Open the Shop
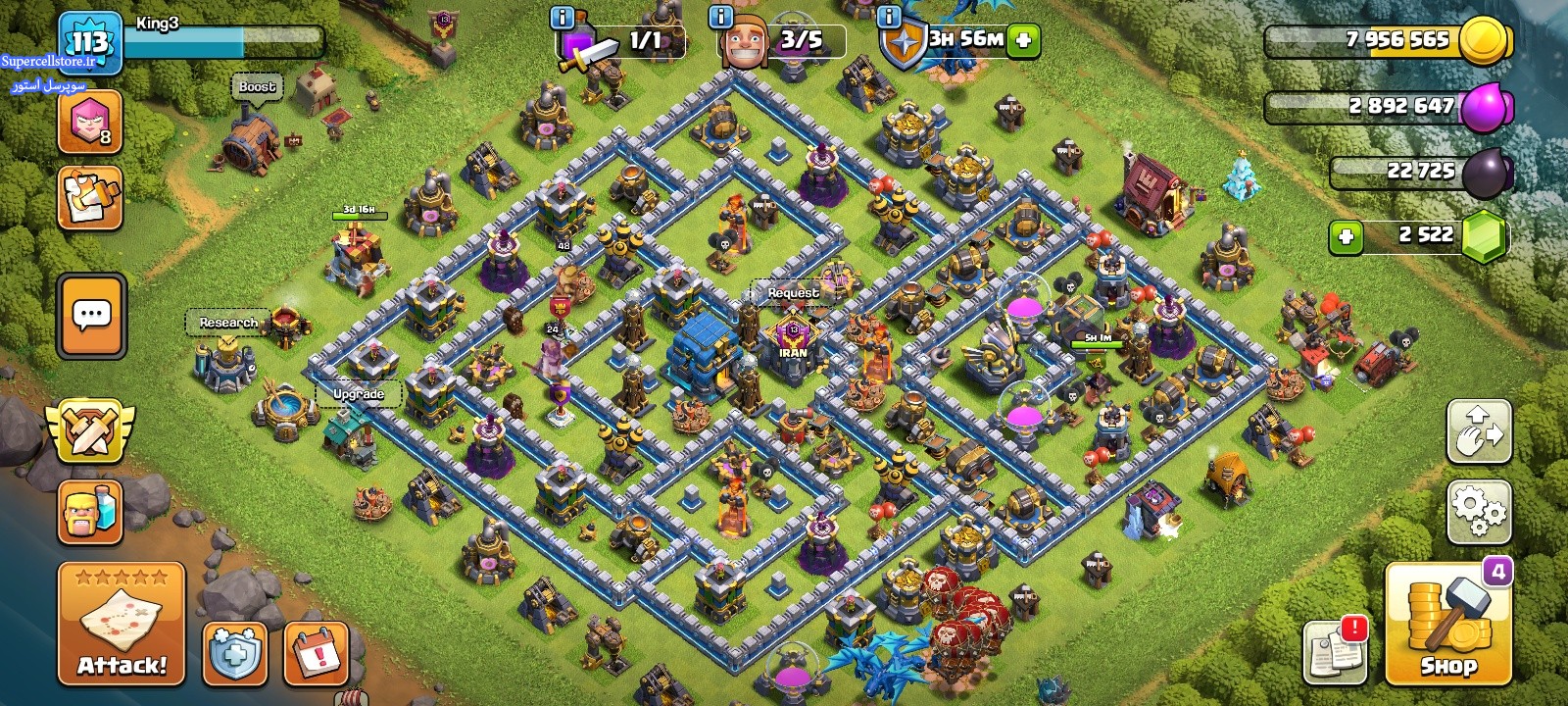The height and width of the screenshot is (706, 1568). click(x=1447, y=625)
